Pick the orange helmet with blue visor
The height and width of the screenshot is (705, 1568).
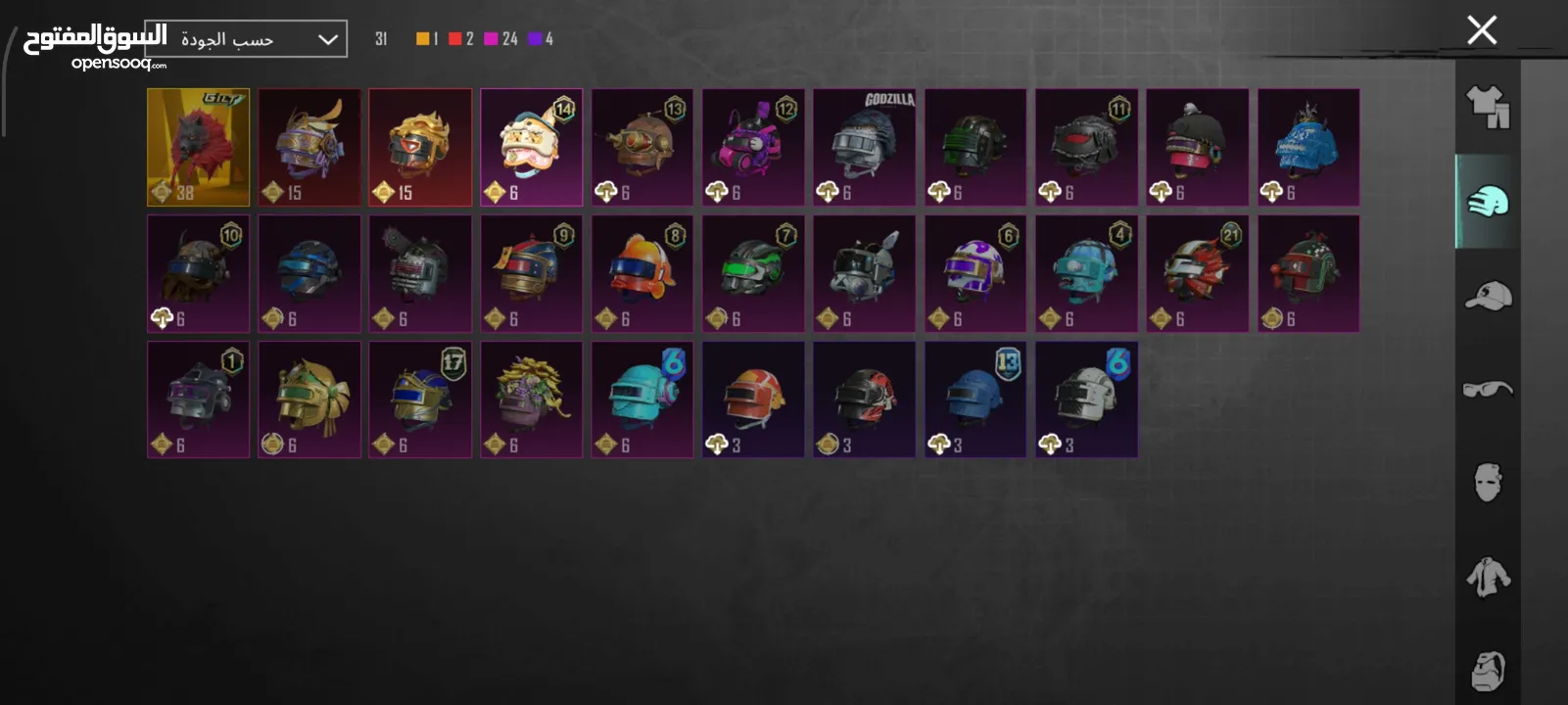pos(641,273)
